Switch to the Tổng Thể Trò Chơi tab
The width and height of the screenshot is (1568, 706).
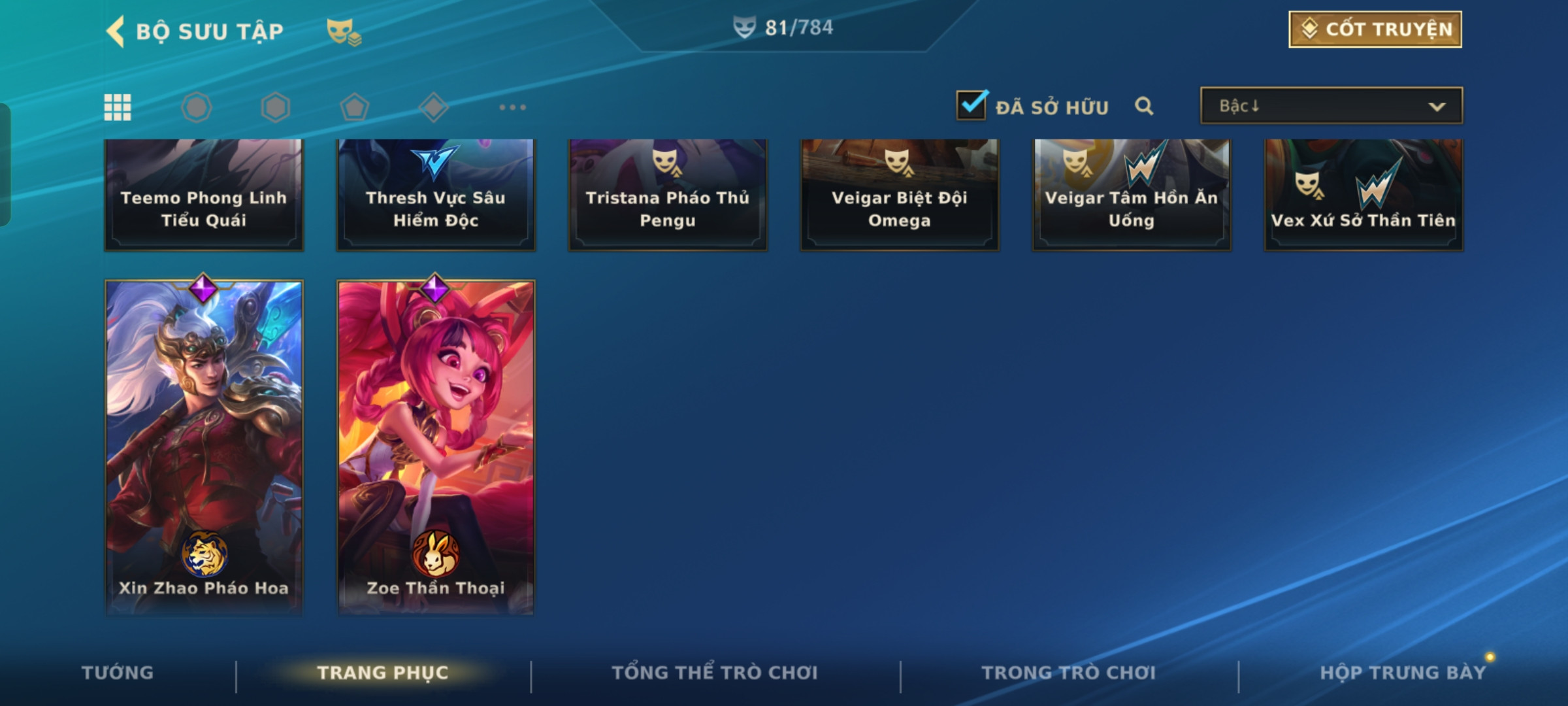pyautogui.click(x=714, y=673)
